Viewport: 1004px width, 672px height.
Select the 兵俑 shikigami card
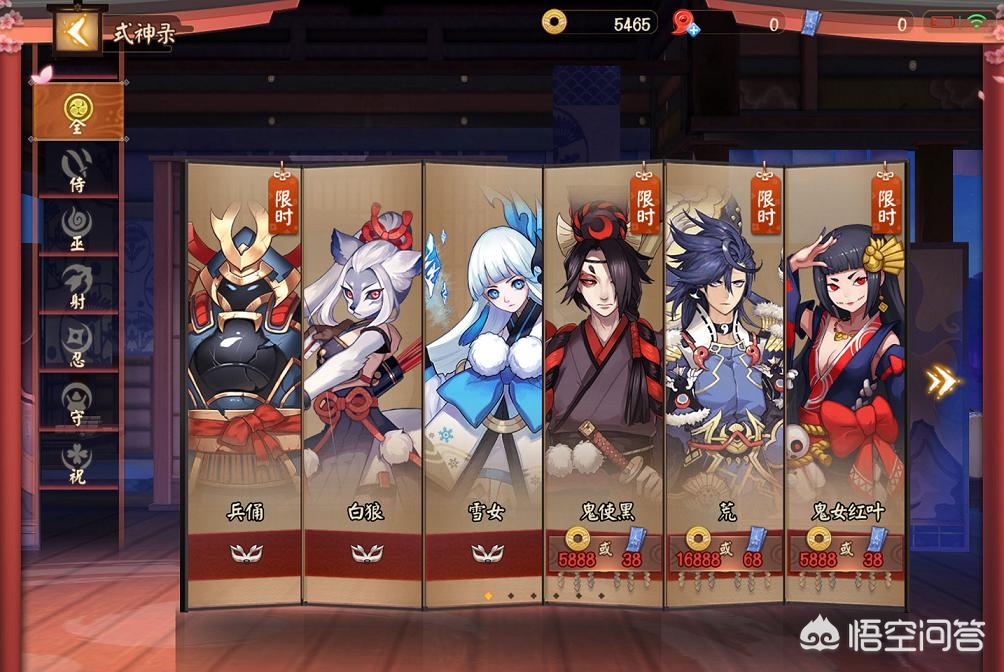(244, 380)
